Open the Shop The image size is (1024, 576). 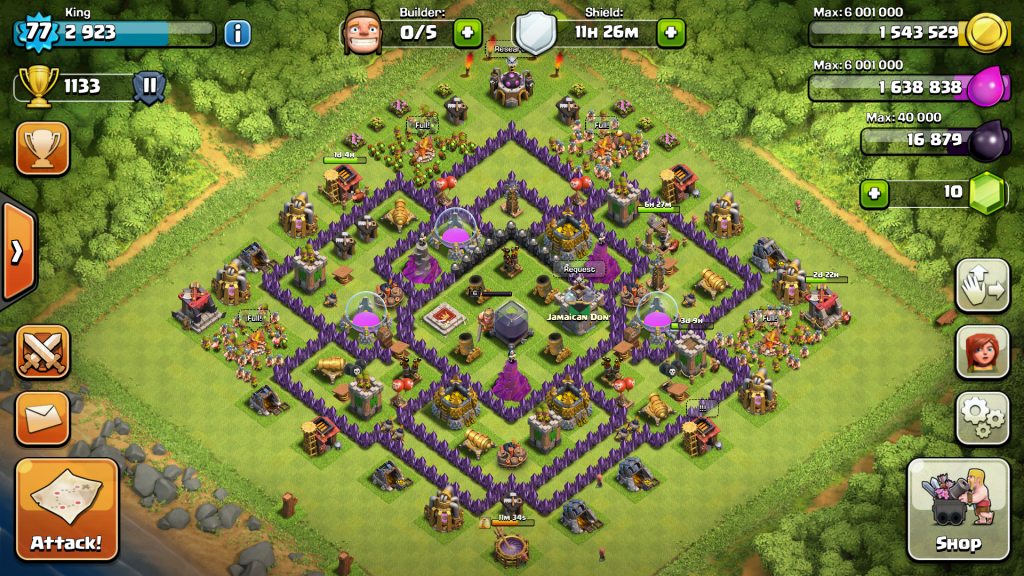tap(958, 509)
